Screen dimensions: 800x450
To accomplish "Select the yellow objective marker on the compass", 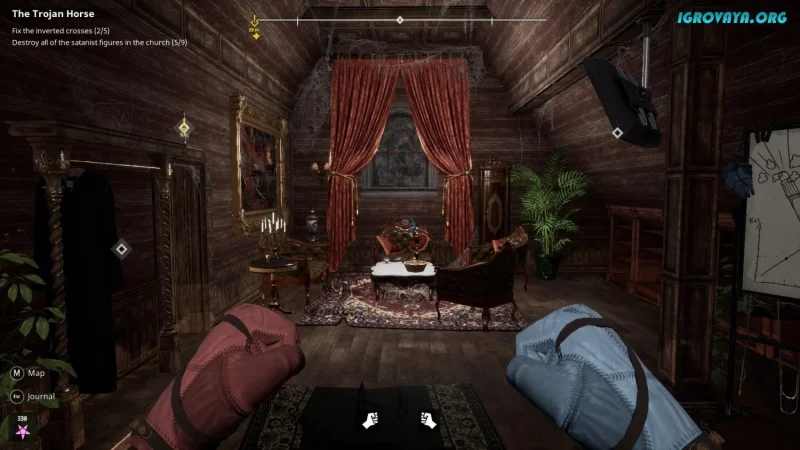I will [255, 24].
